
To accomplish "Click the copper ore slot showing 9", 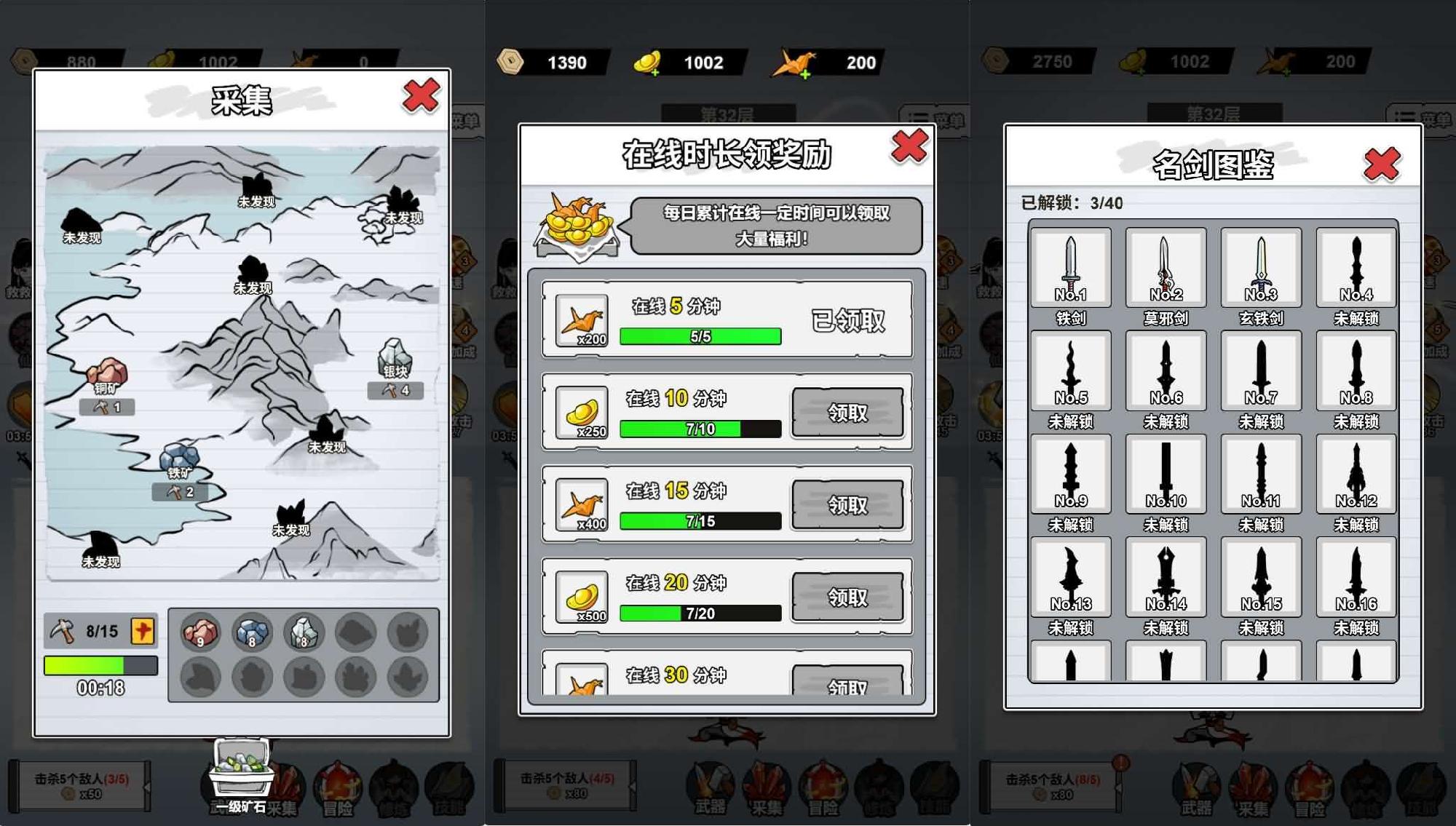I will (x=202, y=632).
